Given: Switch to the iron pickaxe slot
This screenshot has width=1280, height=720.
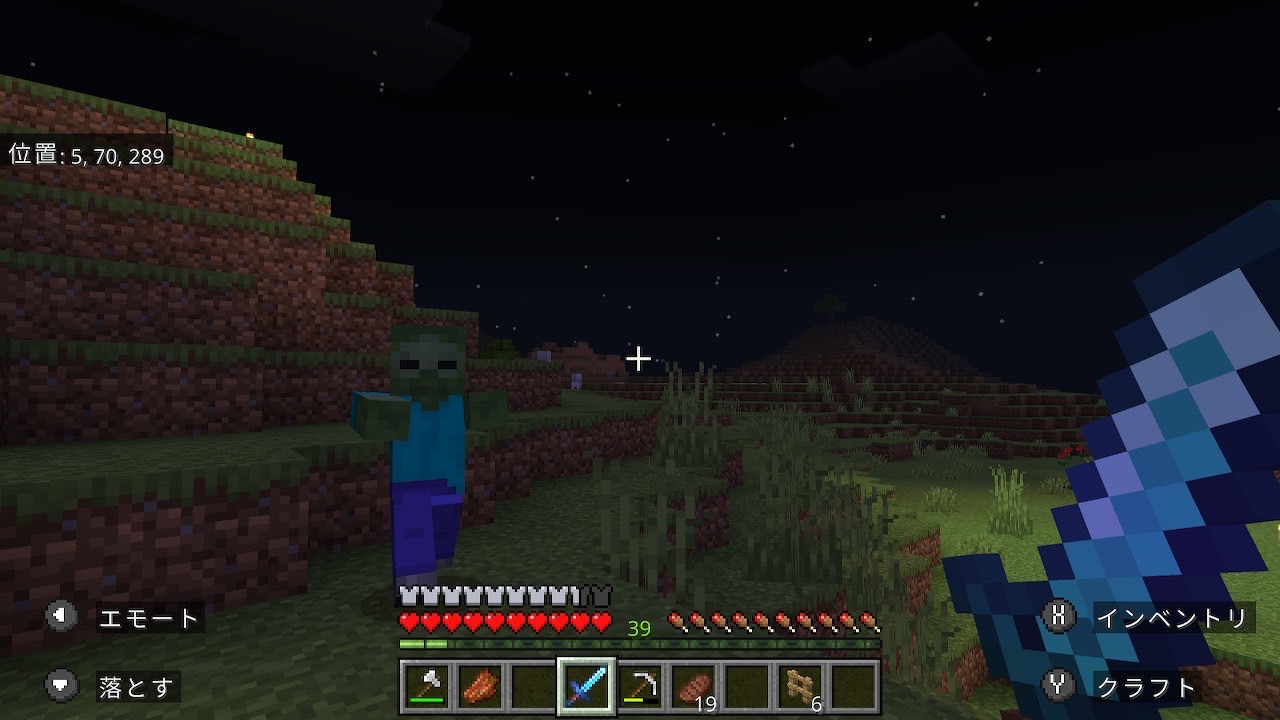Looking at the screenshot, I should [640, 687].
